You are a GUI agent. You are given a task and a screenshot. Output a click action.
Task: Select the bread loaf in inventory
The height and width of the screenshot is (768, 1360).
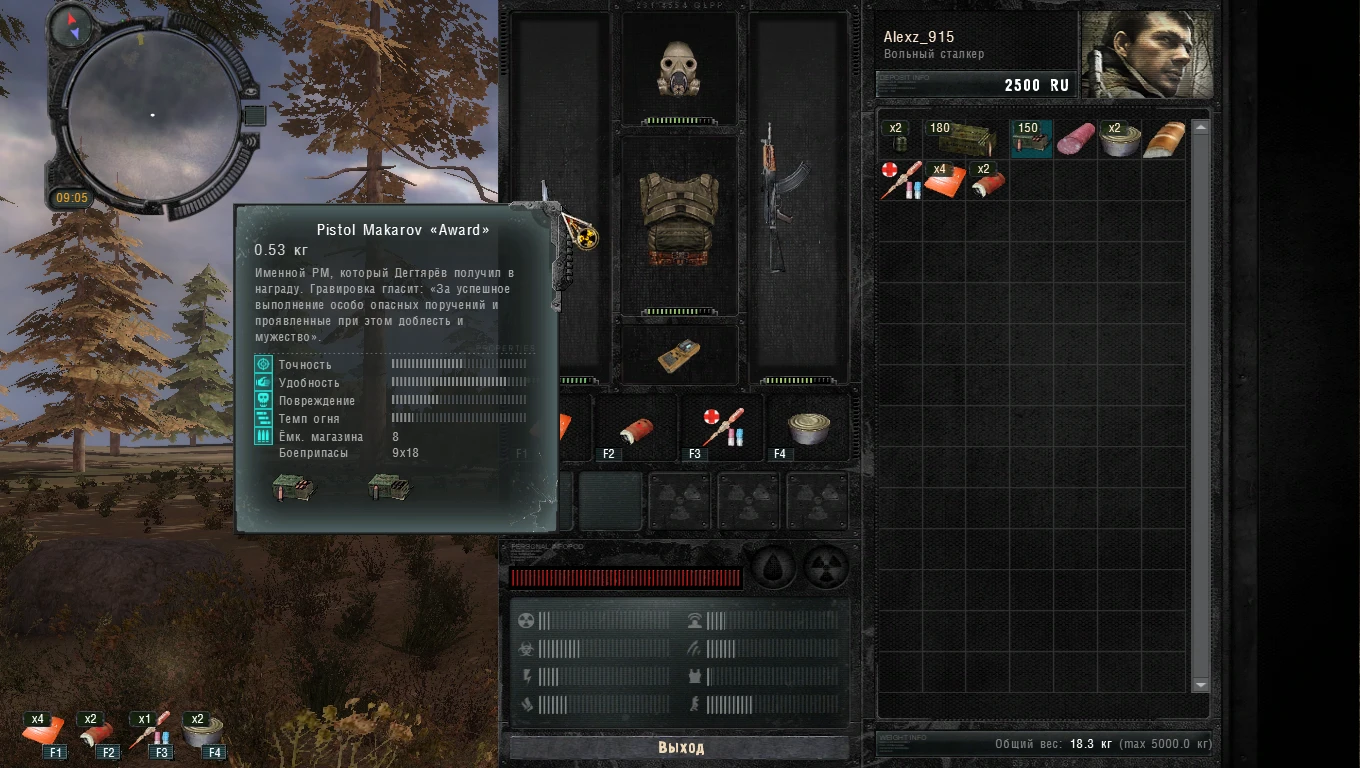tap(1164, 140)
